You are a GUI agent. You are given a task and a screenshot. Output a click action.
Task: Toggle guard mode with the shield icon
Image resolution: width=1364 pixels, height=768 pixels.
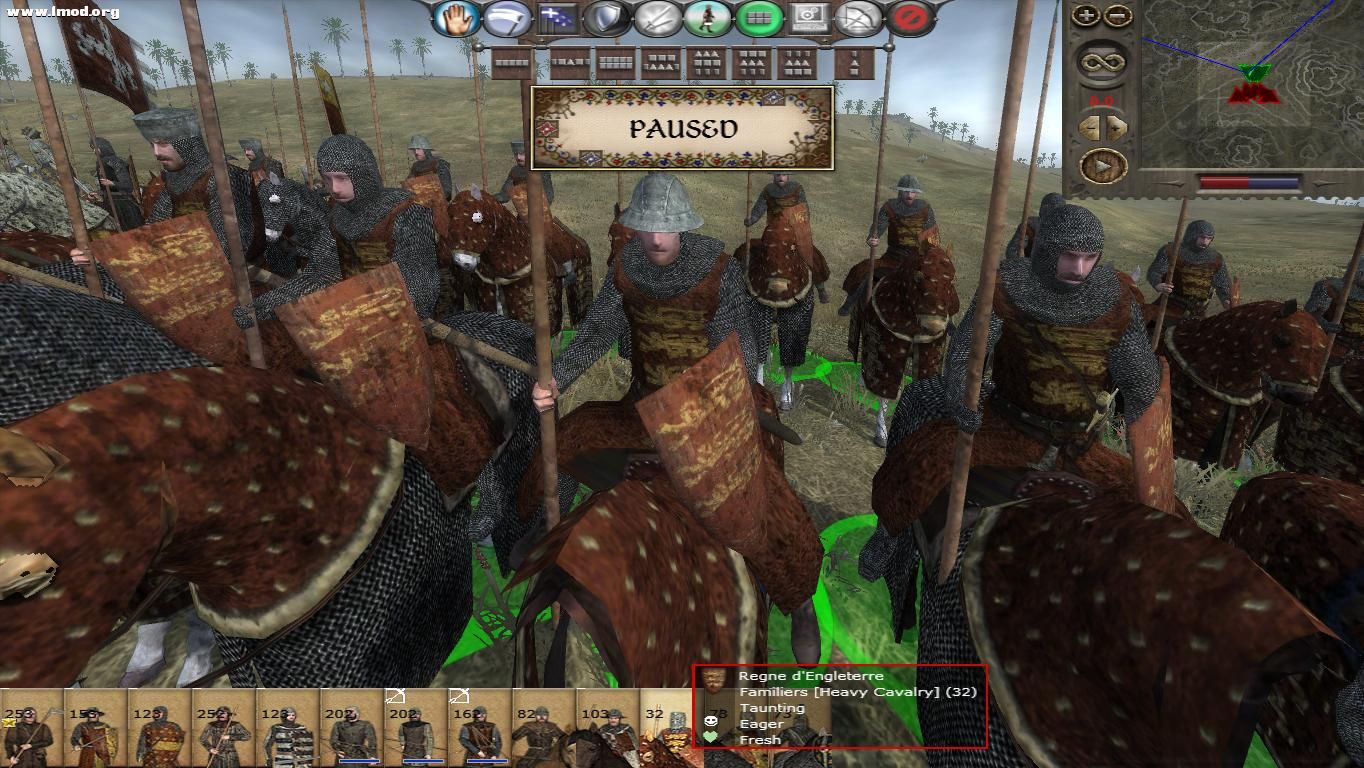(x=605, y=17)
